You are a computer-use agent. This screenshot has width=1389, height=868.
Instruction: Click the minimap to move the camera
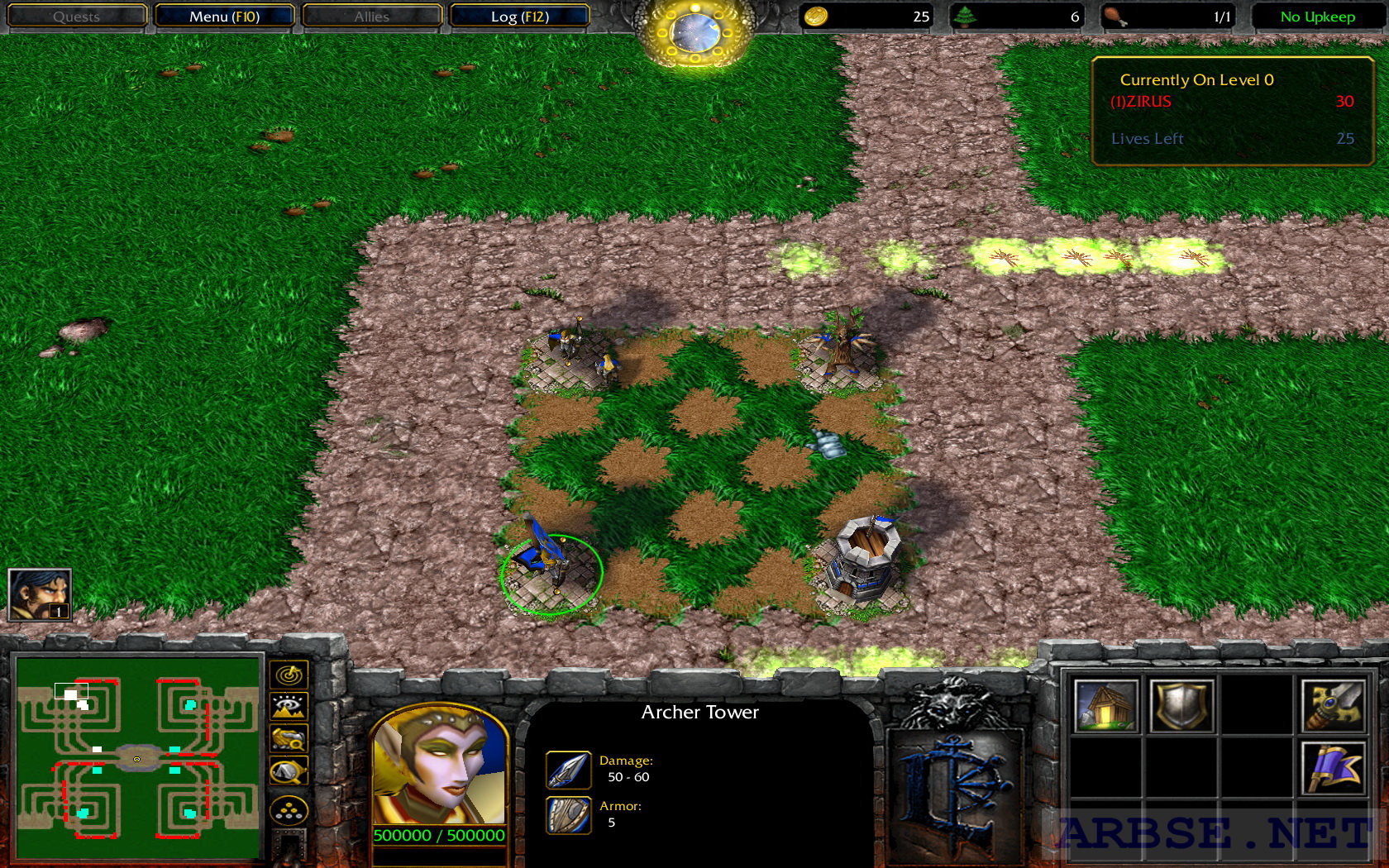[x=135, y=756]
